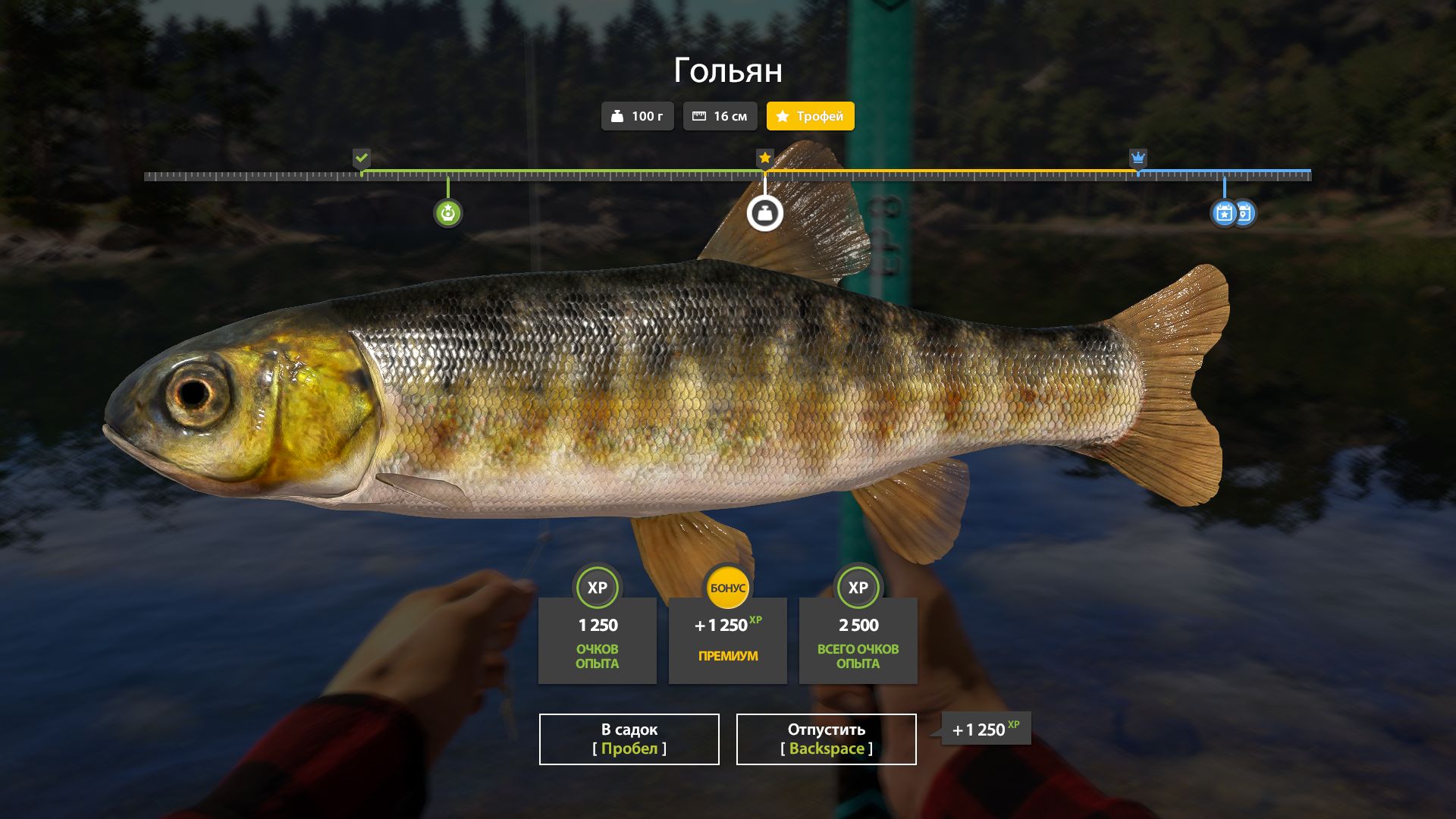Click the crown marker on the blue segment
Image resolution: width=1456 pixels, height=819 pixels.
[x=1137, y=158]
